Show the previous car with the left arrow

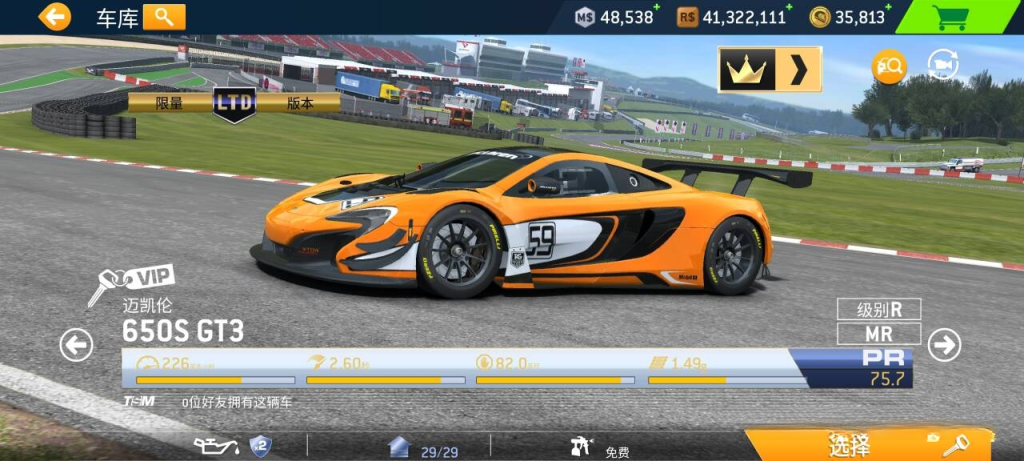(76, 346)
